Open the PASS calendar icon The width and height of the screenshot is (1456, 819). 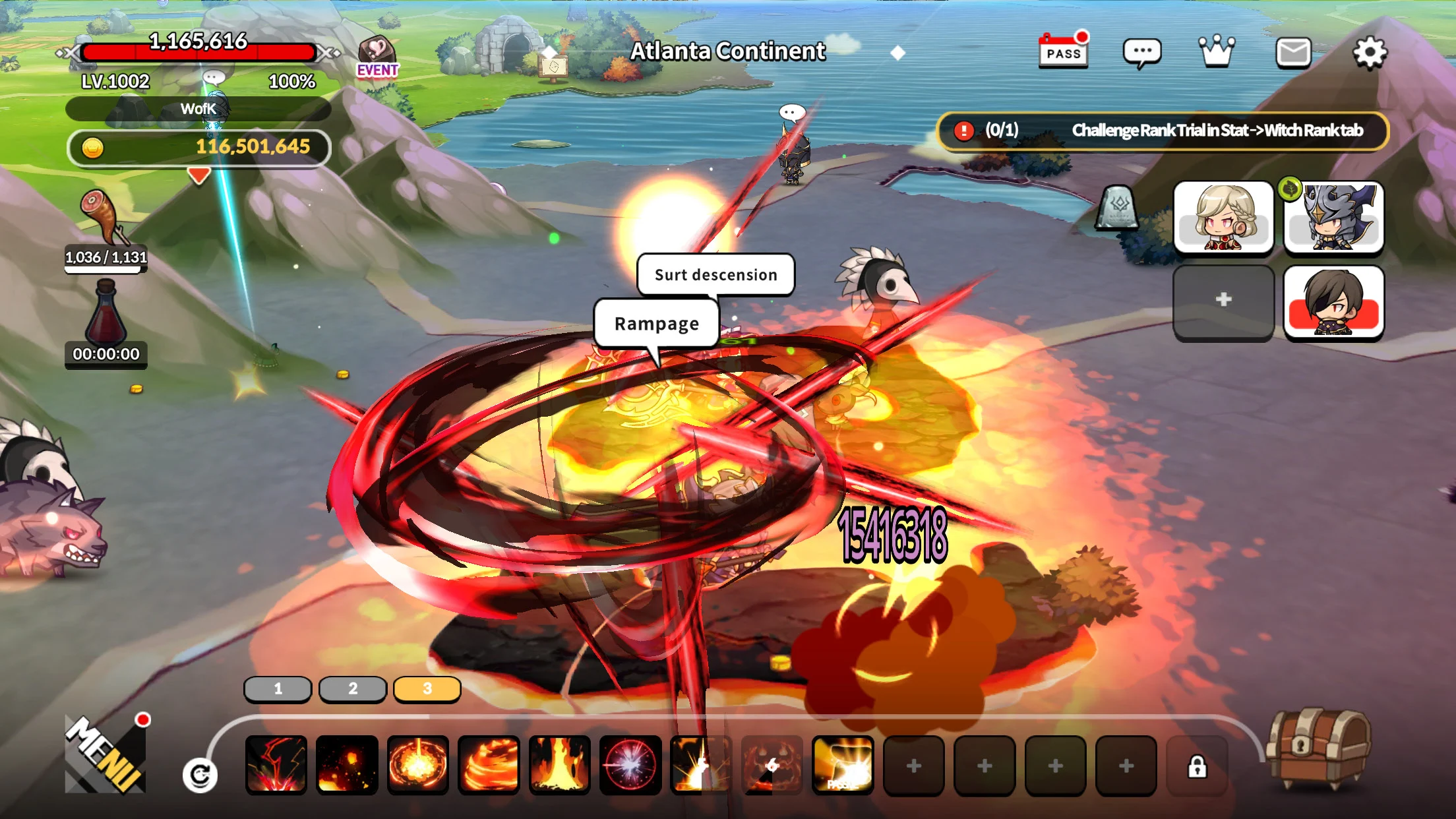pyautogui.click(x=1063, y=51)
